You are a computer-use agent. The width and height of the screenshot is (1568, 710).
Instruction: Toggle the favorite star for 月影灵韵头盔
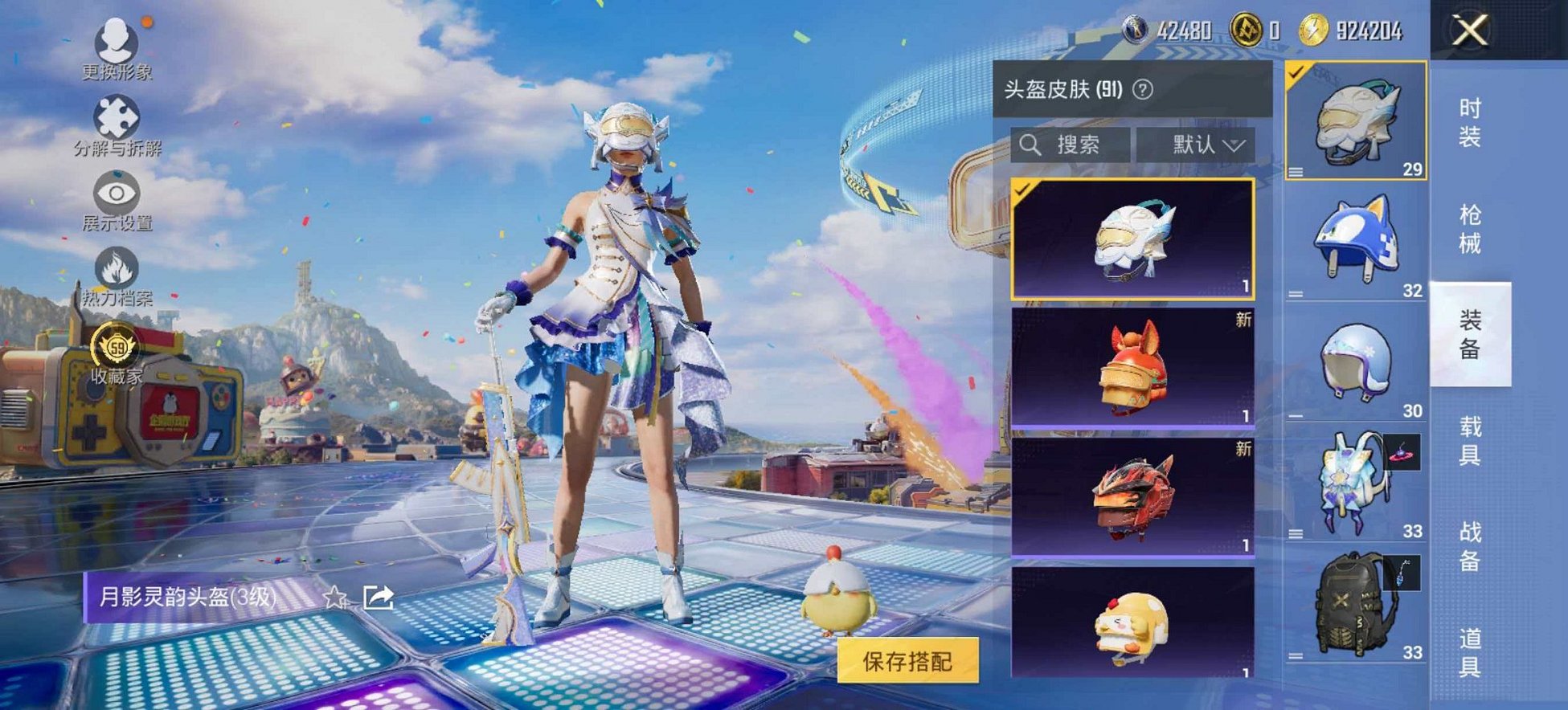coord(337,598)
